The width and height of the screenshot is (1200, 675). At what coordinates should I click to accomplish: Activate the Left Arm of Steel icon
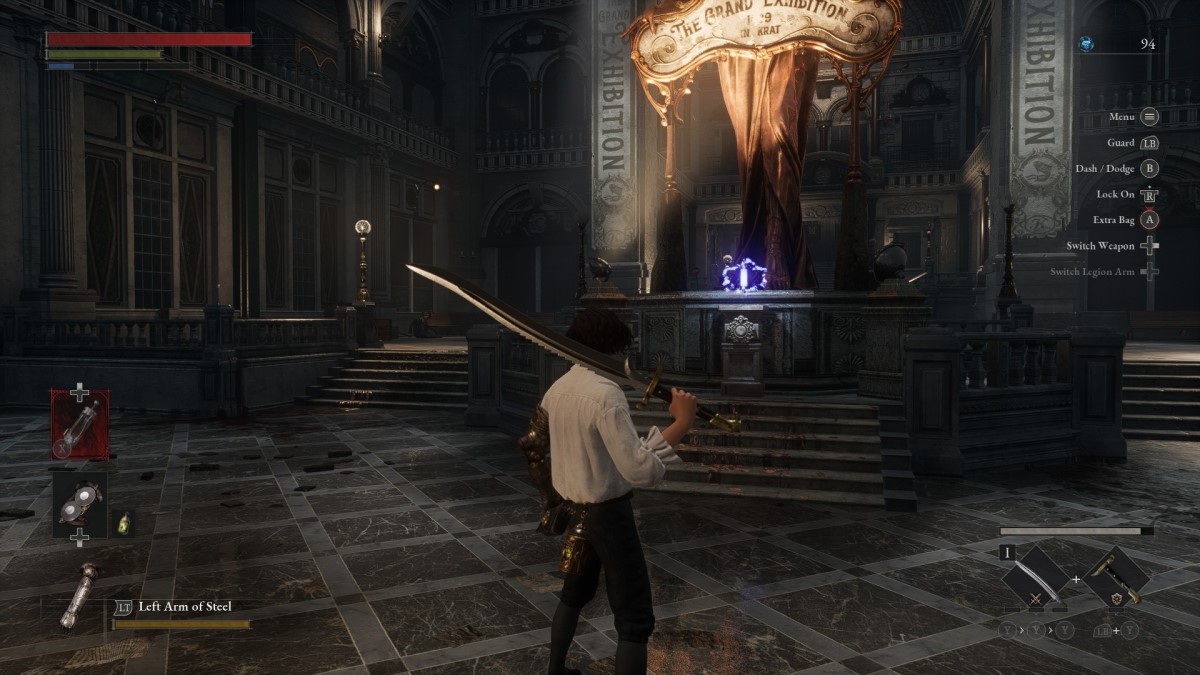click(77, 598)
